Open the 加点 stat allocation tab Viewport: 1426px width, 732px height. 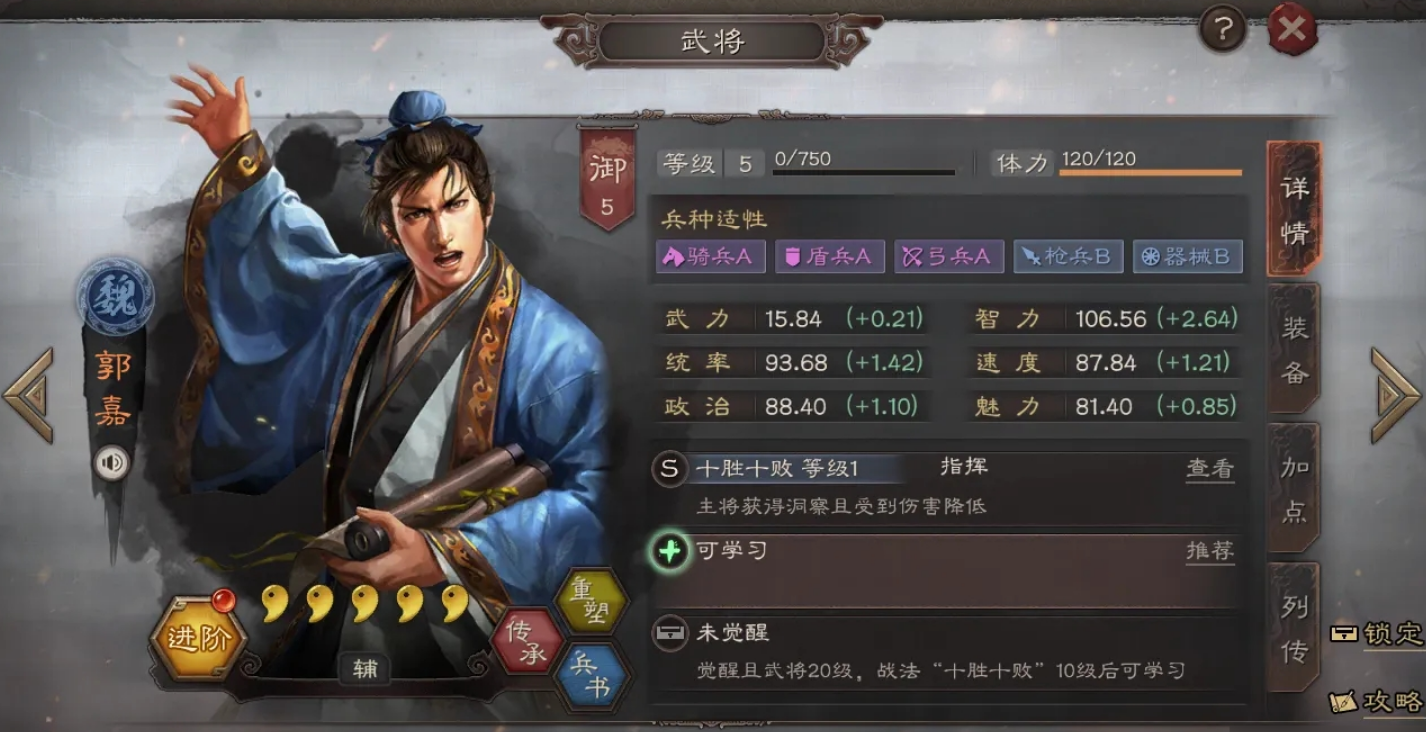pos(1293,489)
